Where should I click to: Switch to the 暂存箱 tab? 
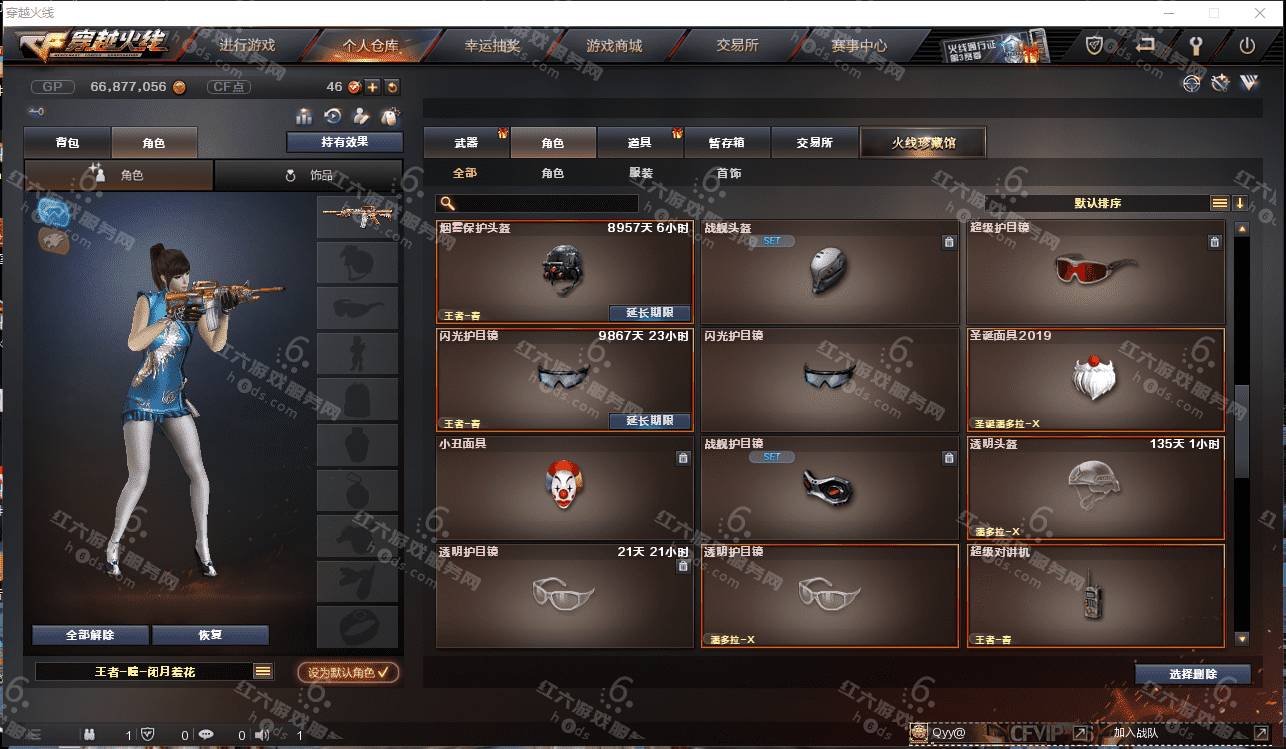727,143
